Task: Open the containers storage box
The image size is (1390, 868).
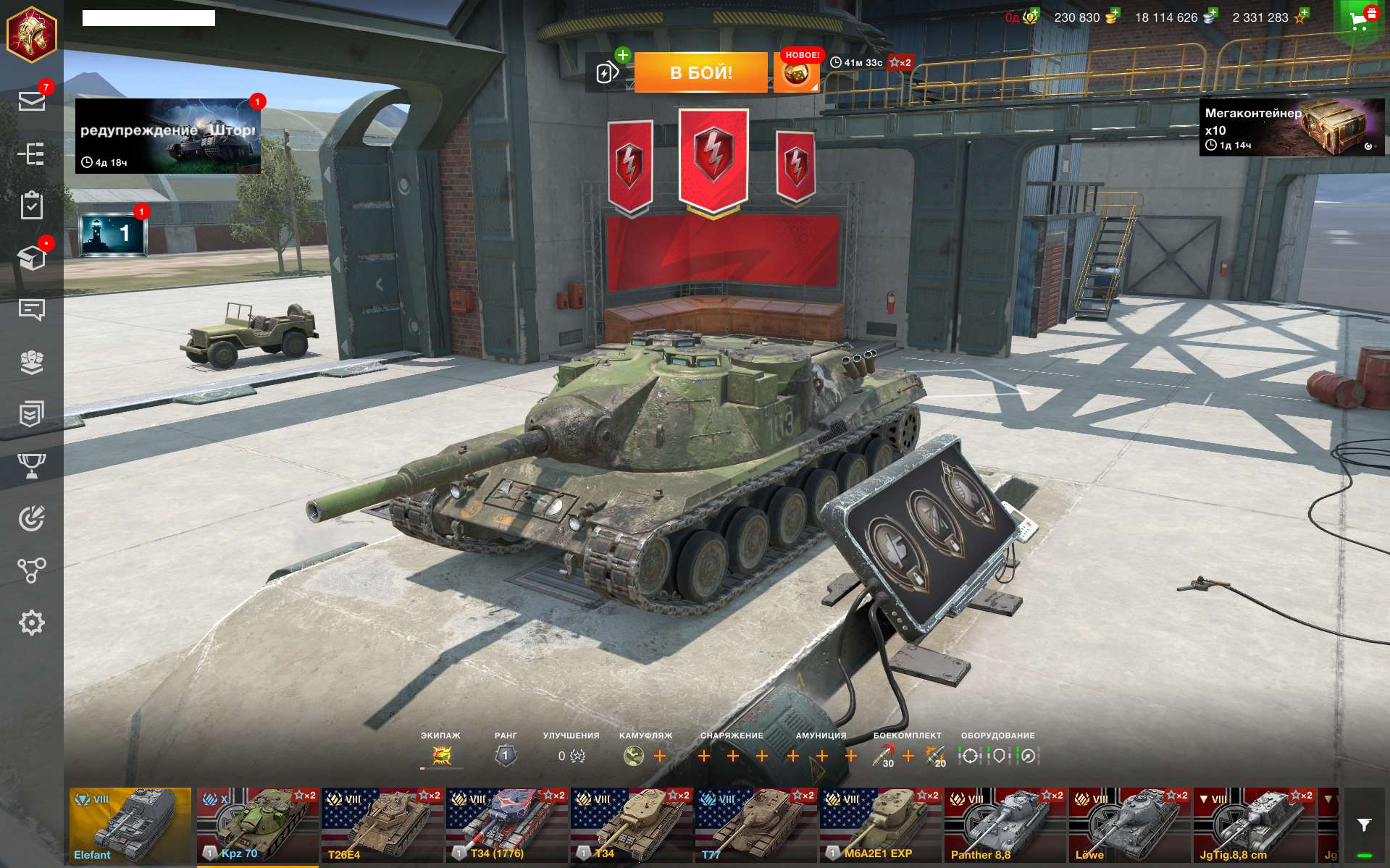Action: (32, 257)
